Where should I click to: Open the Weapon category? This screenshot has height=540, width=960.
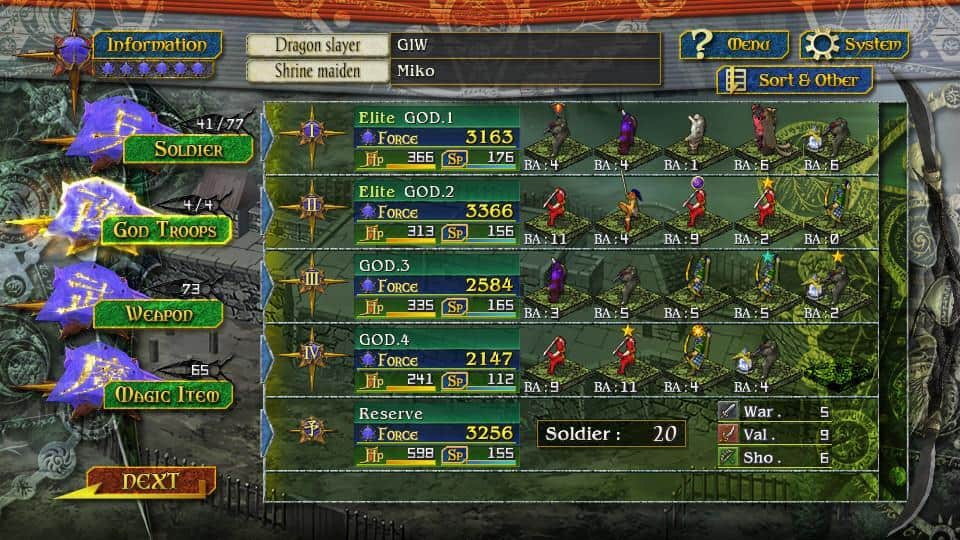[158, 313]
